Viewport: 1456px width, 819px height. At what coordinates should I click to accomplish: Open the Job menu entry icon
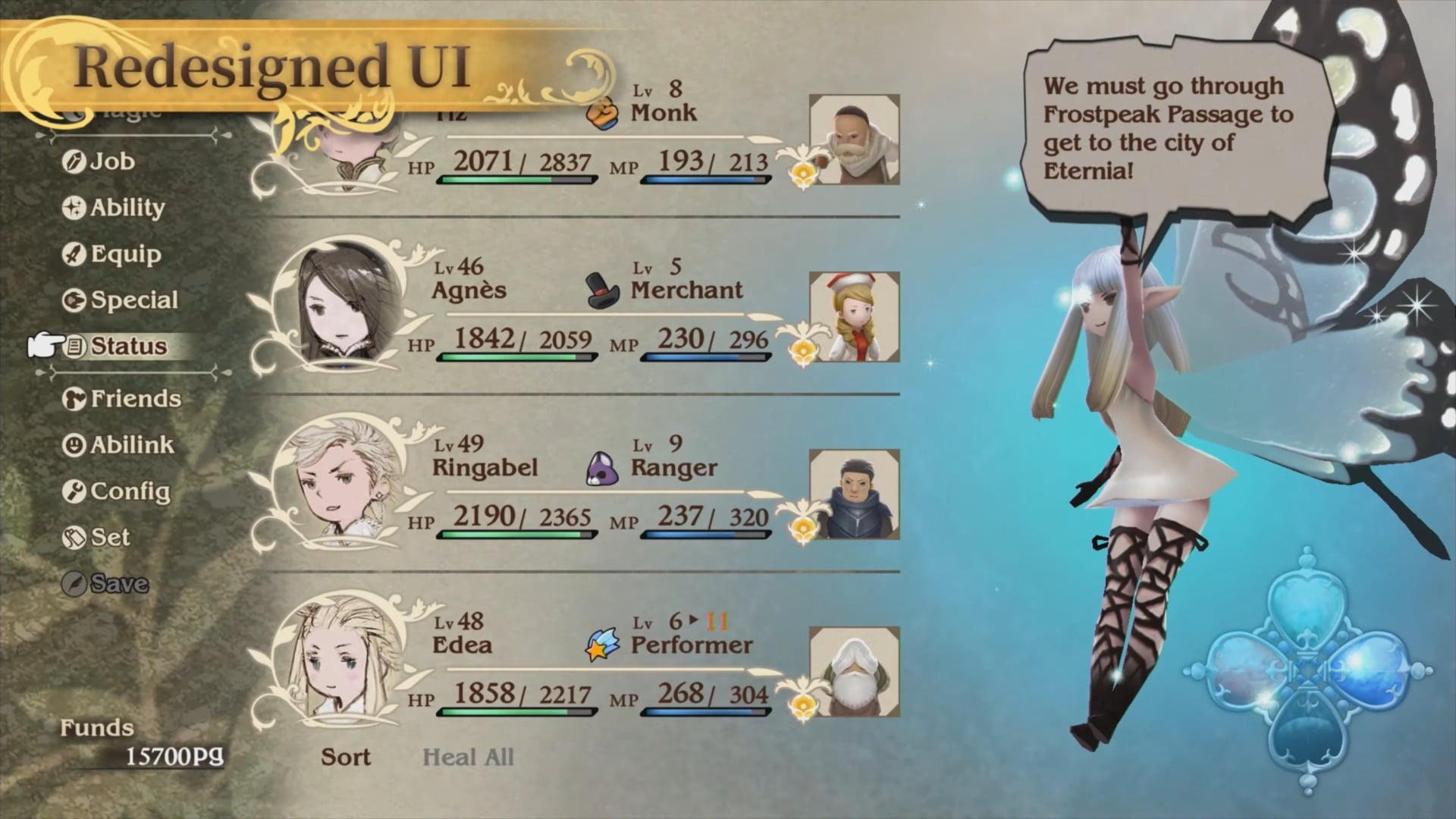click(74, 162)
